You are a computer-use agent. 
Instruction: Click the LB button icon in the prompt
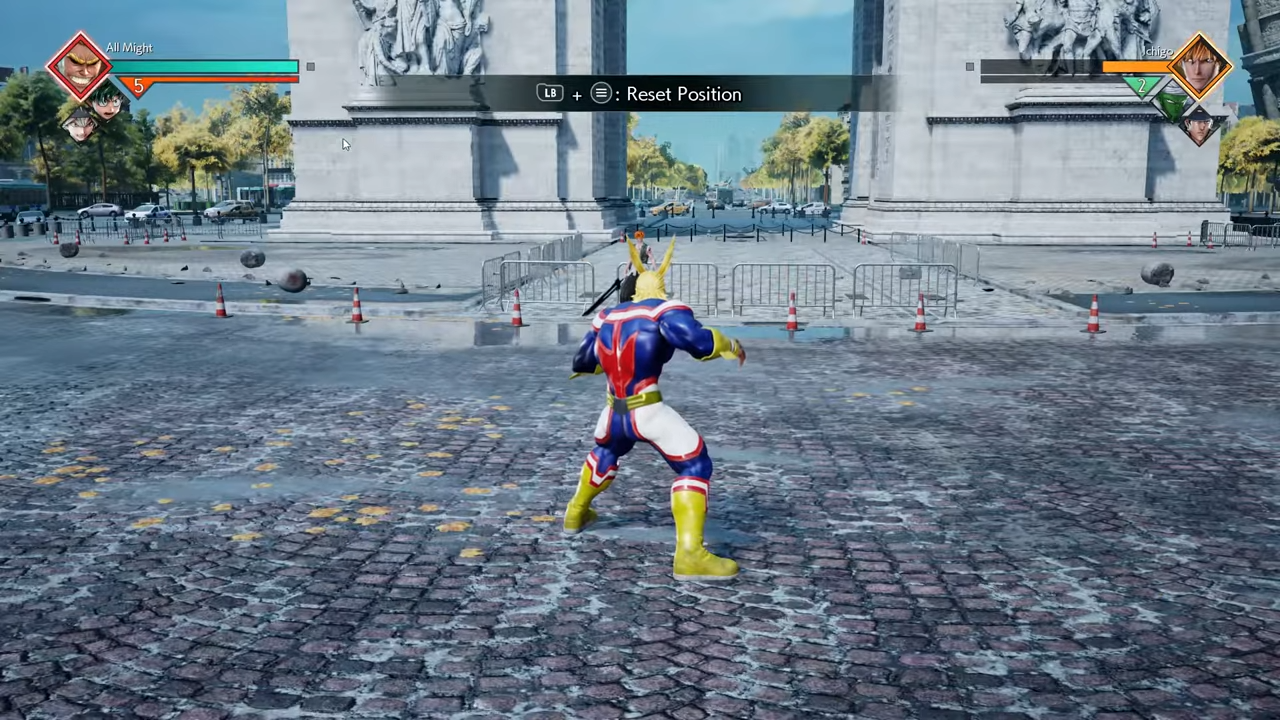[x=550, y=93]
